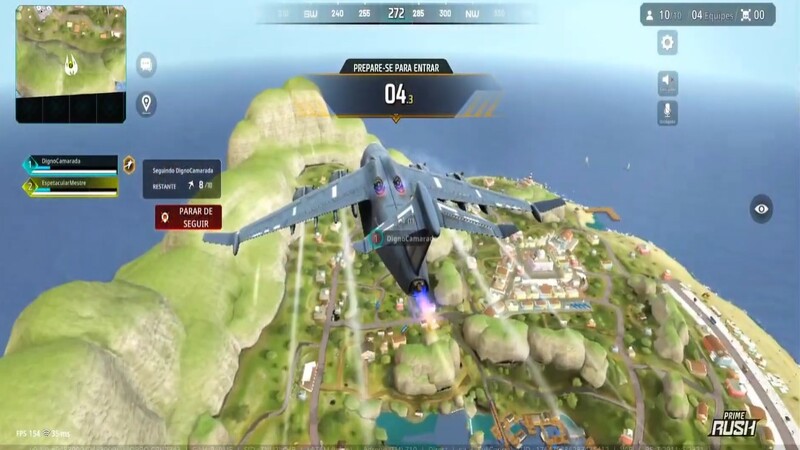This screenshot has width=800, height=450.
Task: Click the eye visibility icon
Action: (x=762, y=209)
